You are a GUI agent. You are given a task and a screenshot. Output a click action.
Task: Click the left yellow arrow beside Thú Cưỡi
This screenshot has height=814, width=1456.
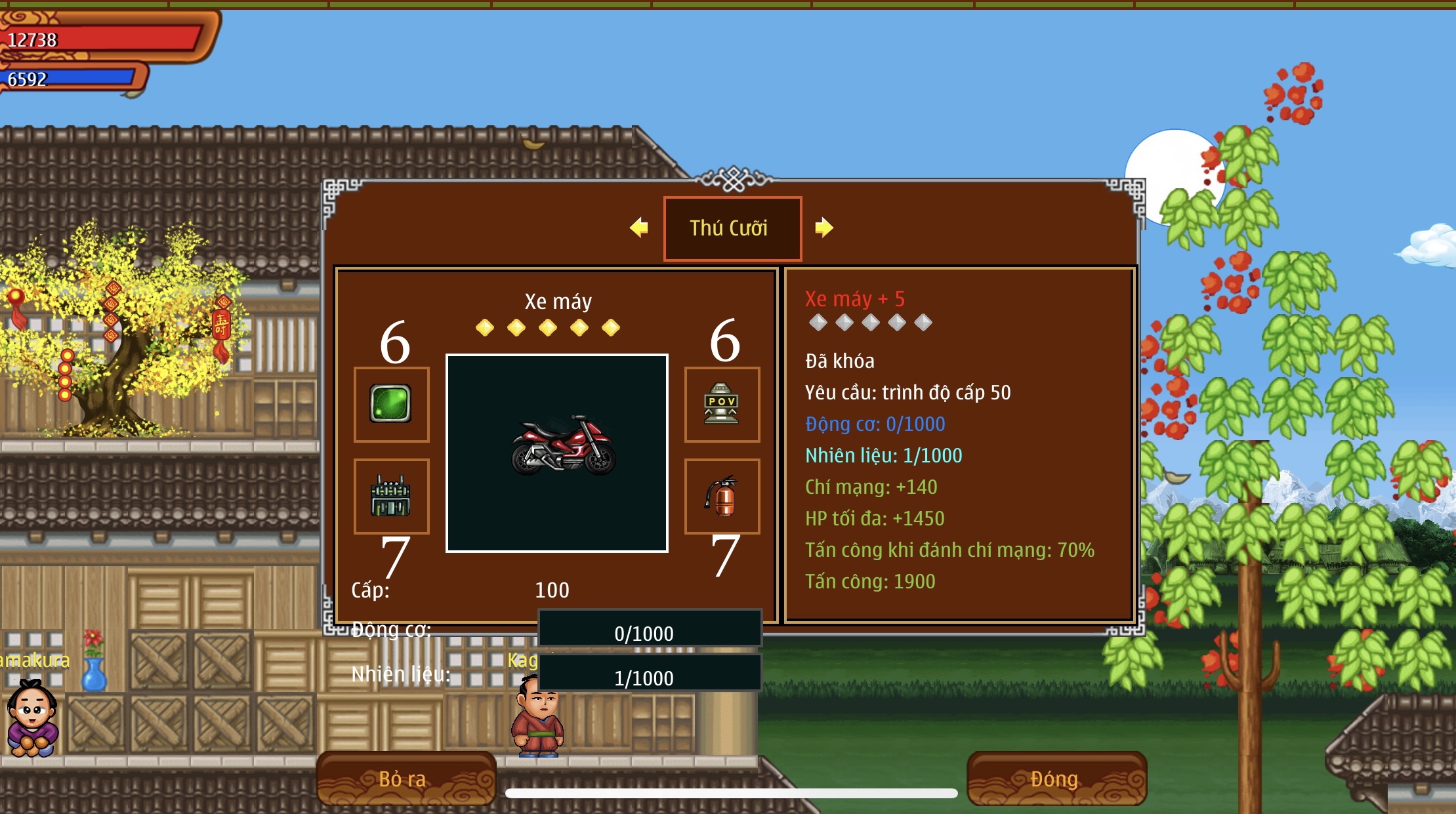click(638, 228)
